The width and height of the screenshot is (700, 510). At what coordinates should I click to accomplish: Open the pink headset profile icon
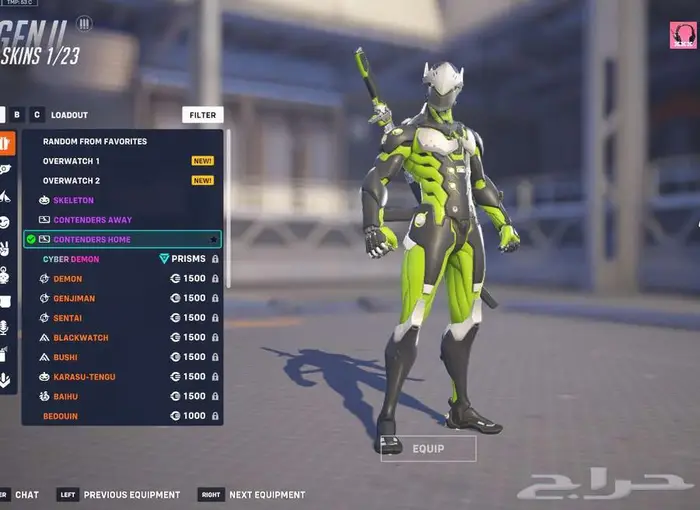coord(683,35)
